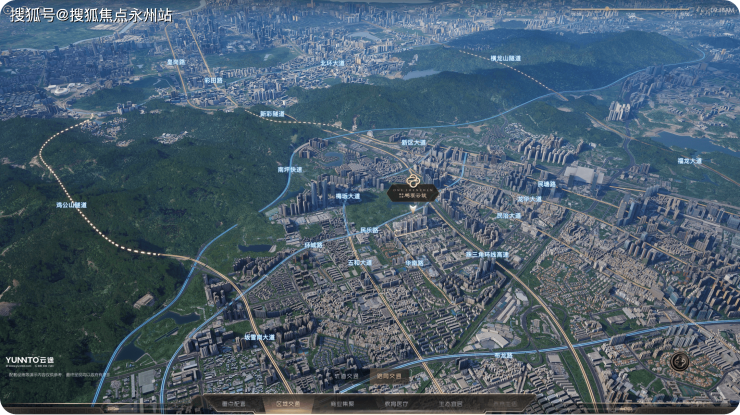Open the first tab in the bottom bar

click(x=232, y=403)
